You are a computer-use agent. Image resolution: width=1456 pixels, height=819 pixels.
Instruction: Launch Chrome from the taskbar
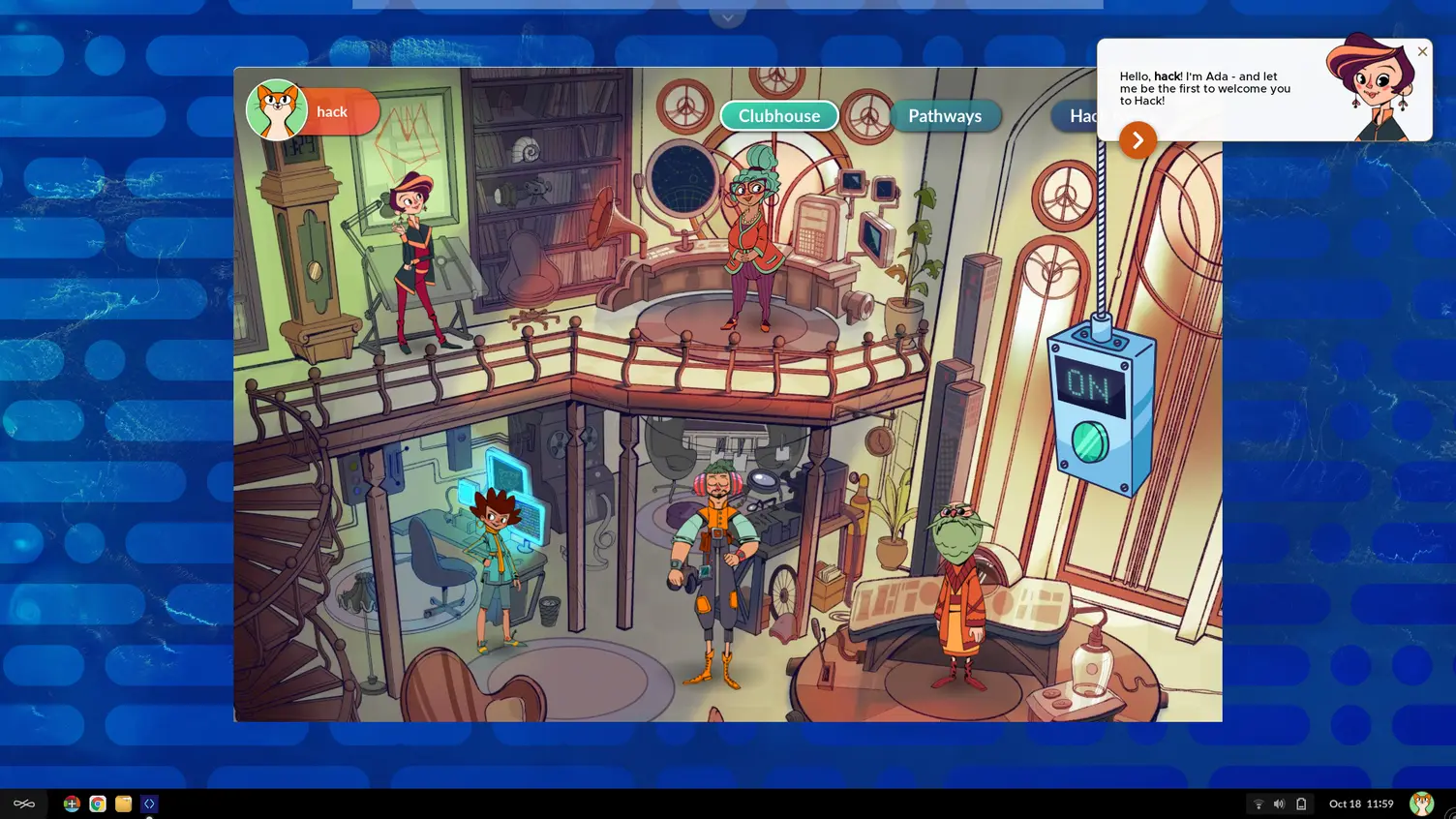pyautogui.click(x=98, y=804)
